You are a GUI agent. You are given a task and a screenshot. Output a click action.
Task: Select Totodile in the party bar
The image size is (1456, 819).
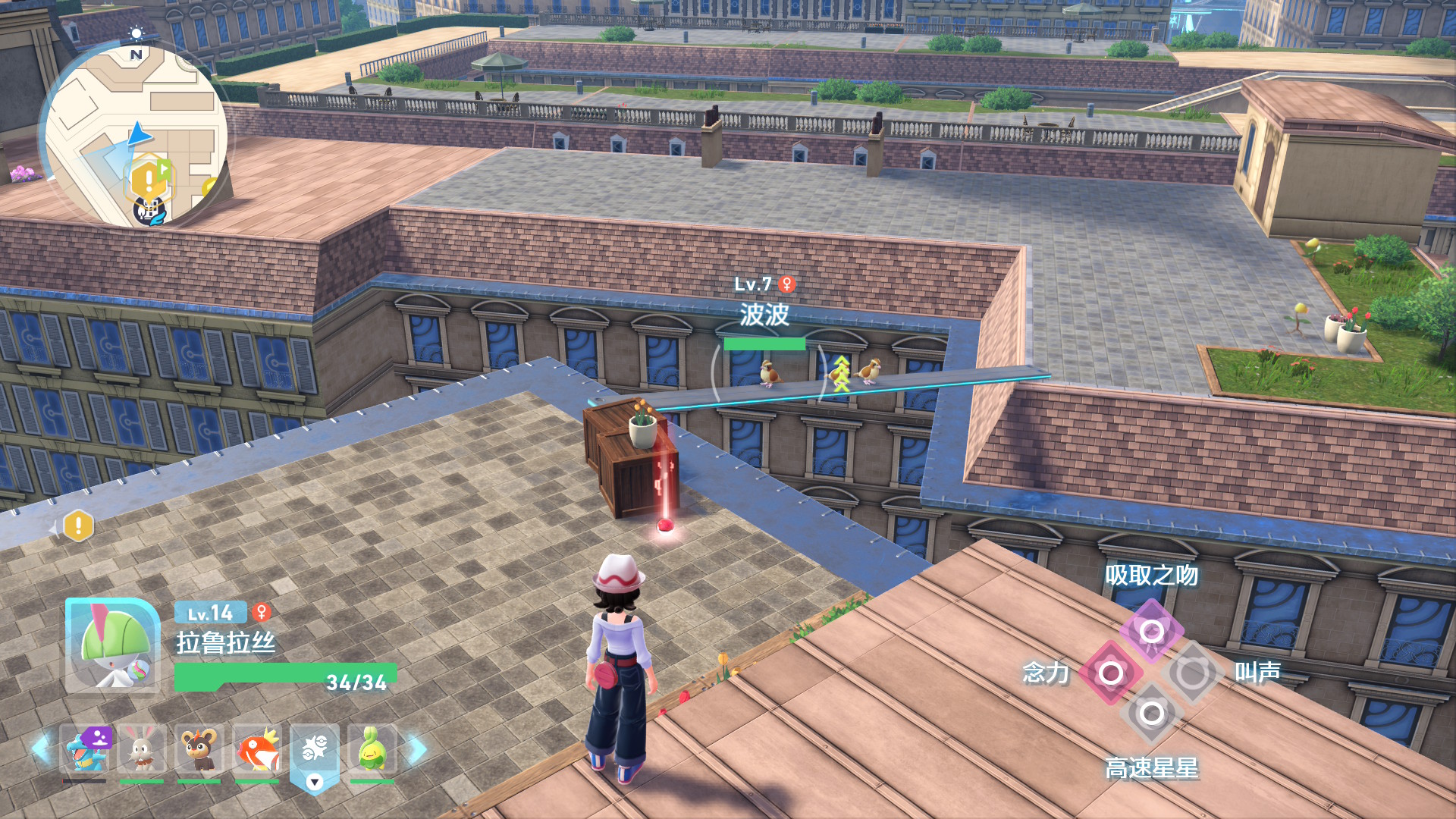coord(85,749)
